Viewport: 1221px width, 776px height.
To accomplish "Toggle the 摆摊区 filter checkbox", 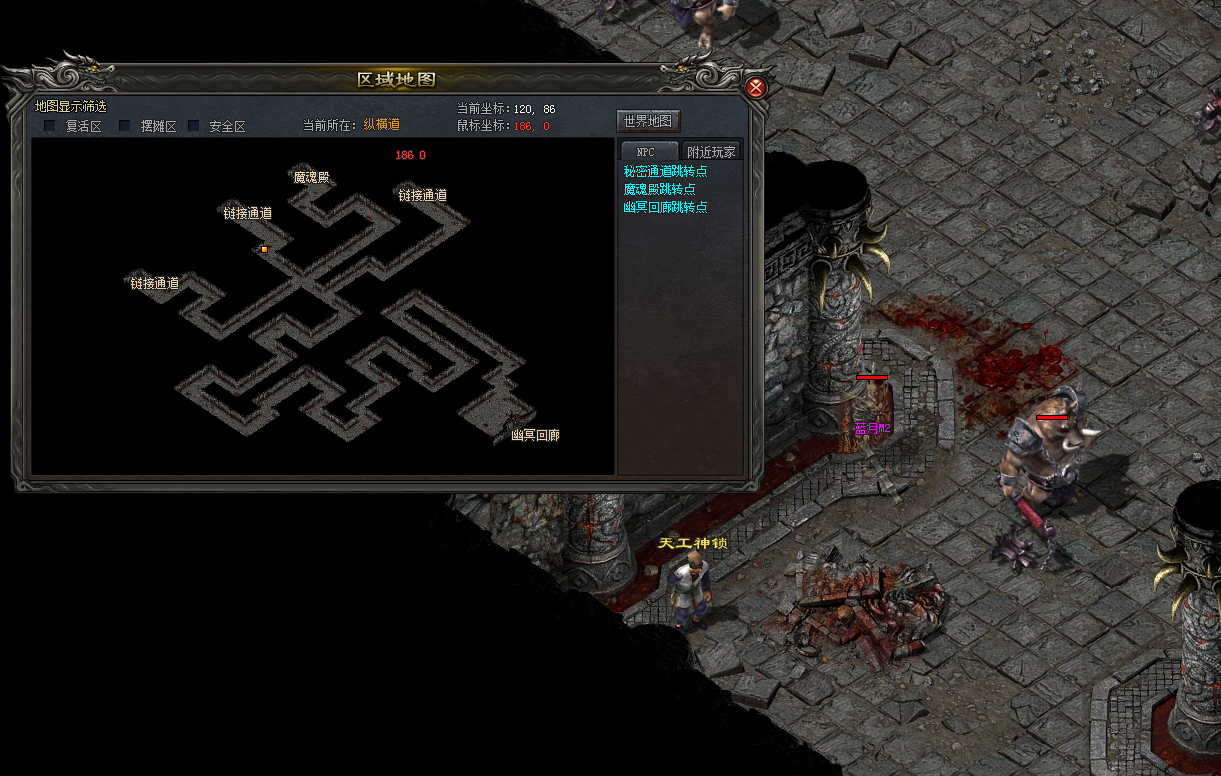I will pos(125,126).
